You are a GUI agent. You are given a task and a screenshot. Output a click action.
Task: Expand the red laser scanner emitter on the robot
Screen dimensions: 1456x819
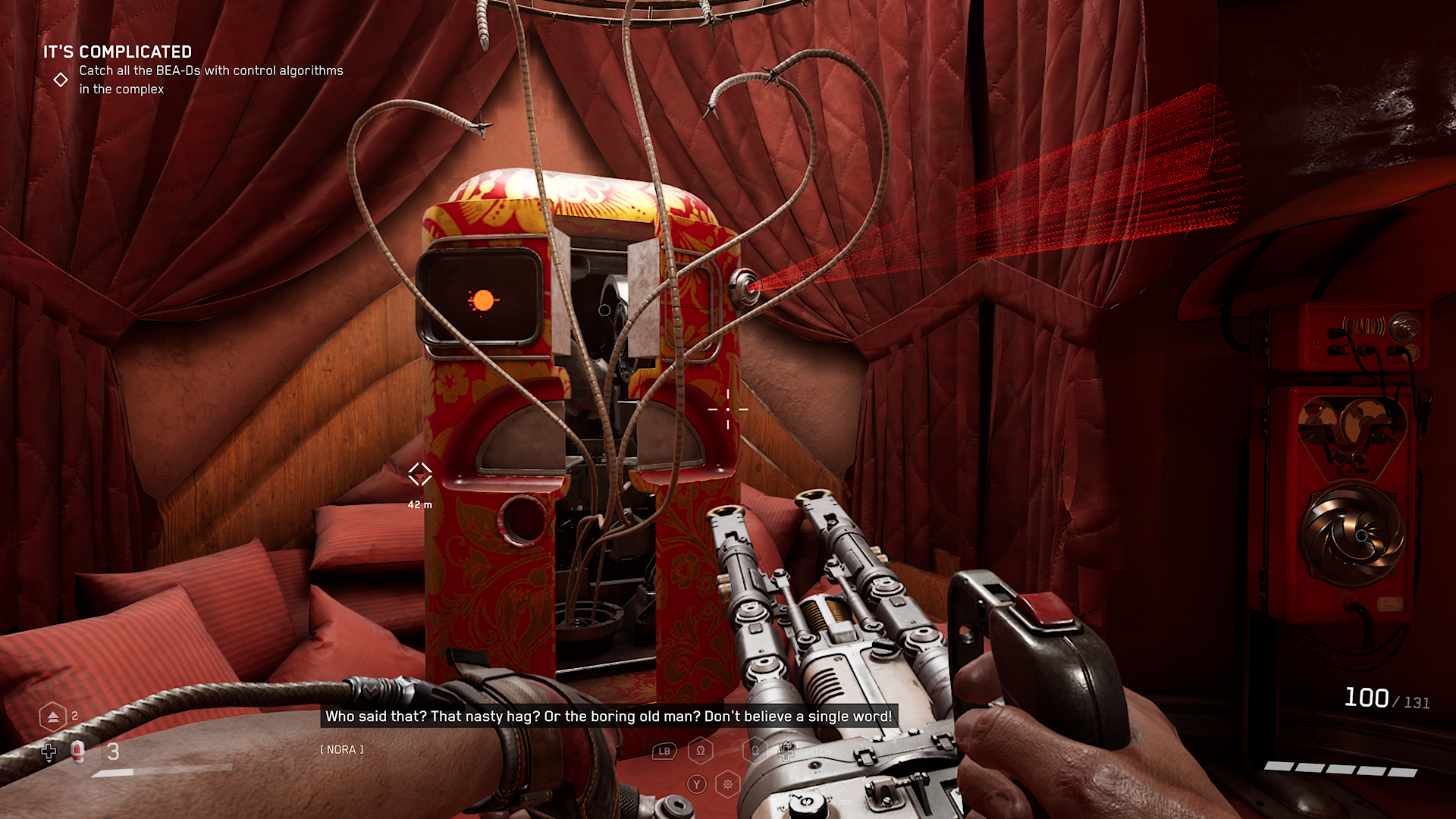pyautogui.click(x=745, y=288)
